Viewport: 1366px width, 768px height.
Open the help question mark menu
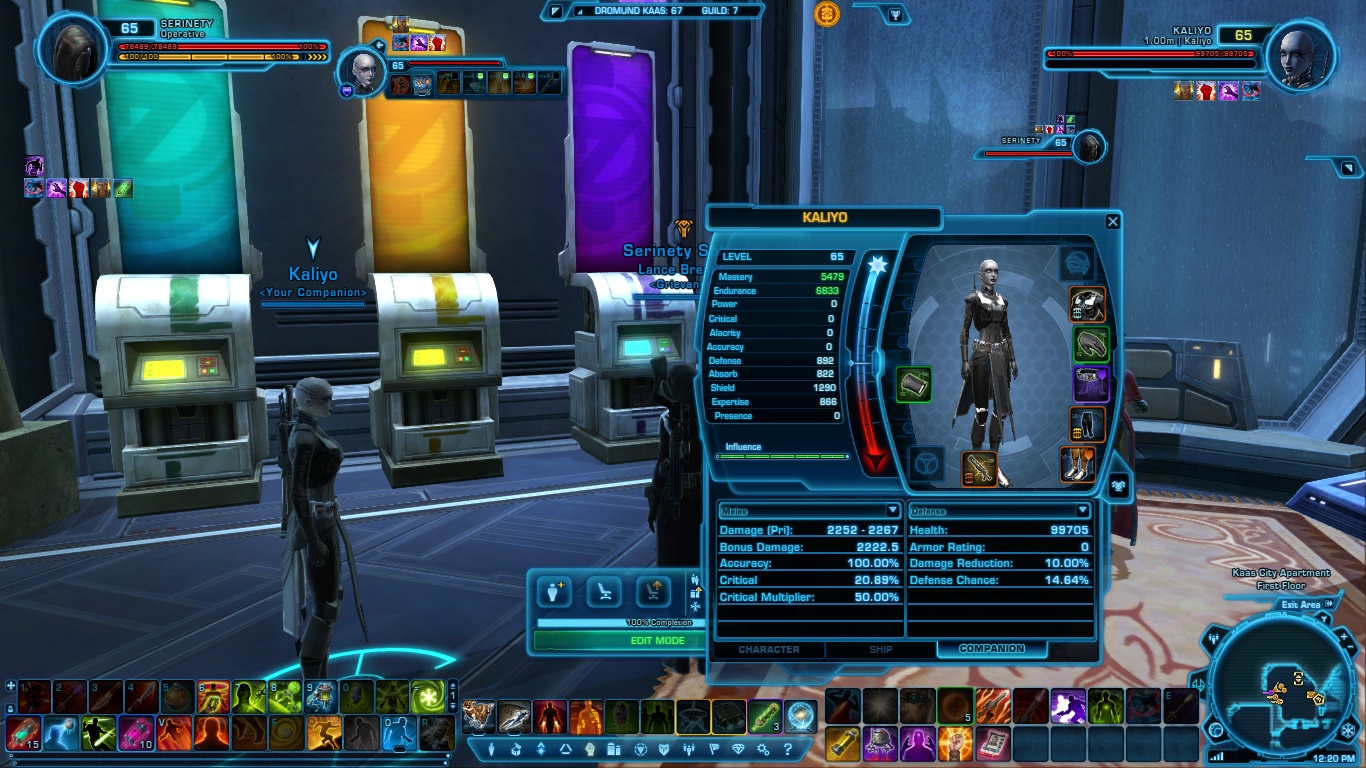pos(788,749)
